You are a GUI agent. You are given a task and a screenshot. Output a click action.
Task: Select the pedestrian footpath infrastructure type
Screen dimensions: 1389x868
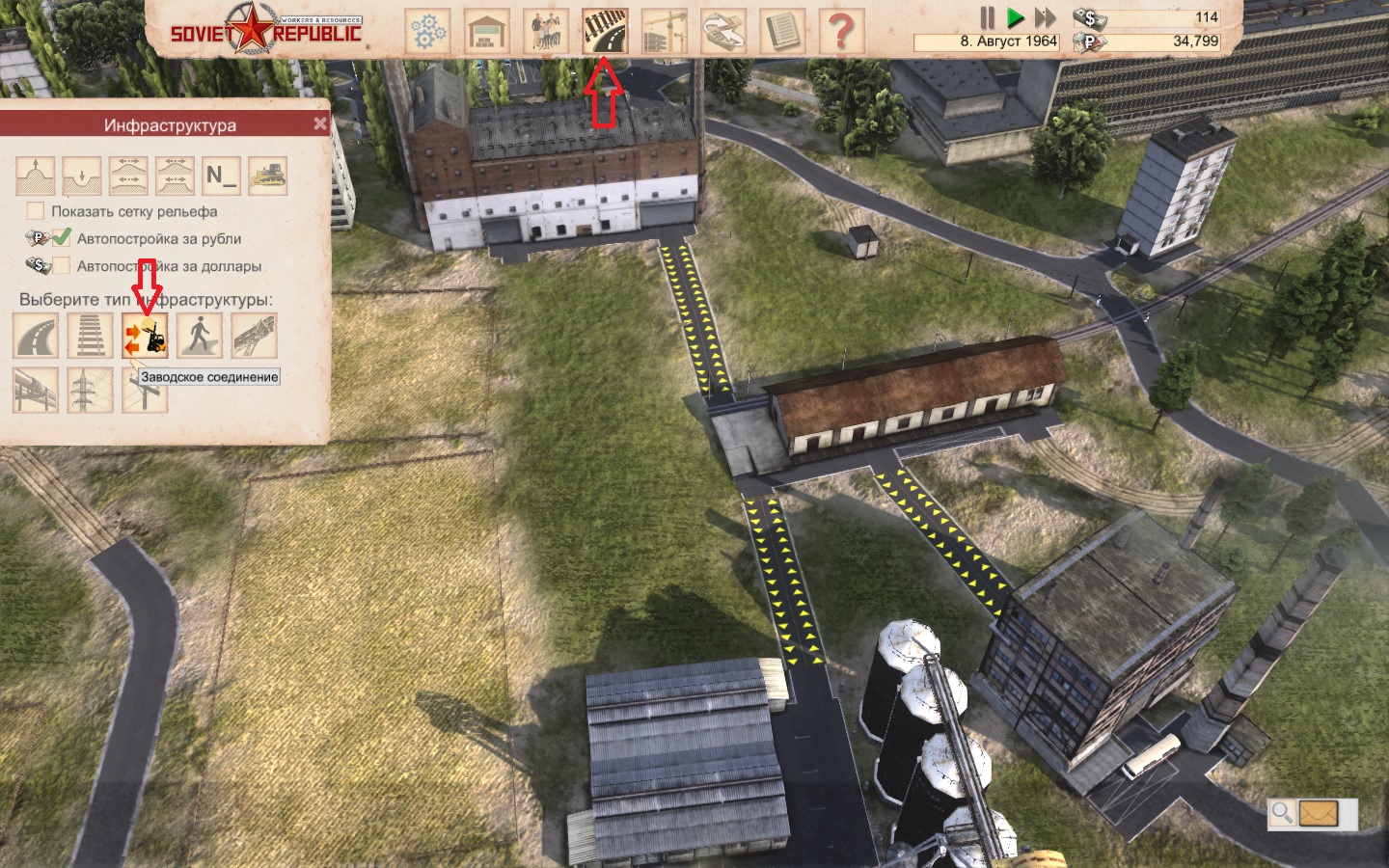click(x=200, y=337)
